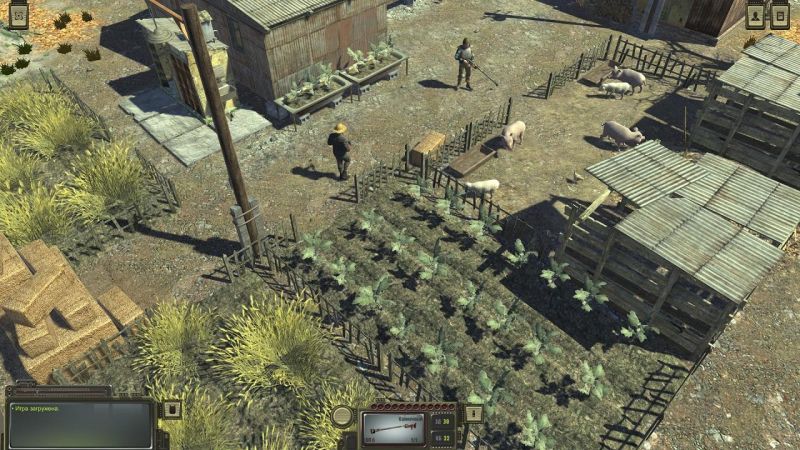Screen dimensions: 800x450
Task: Click the round button left of the weapon panel
Action: pos(344,416)
